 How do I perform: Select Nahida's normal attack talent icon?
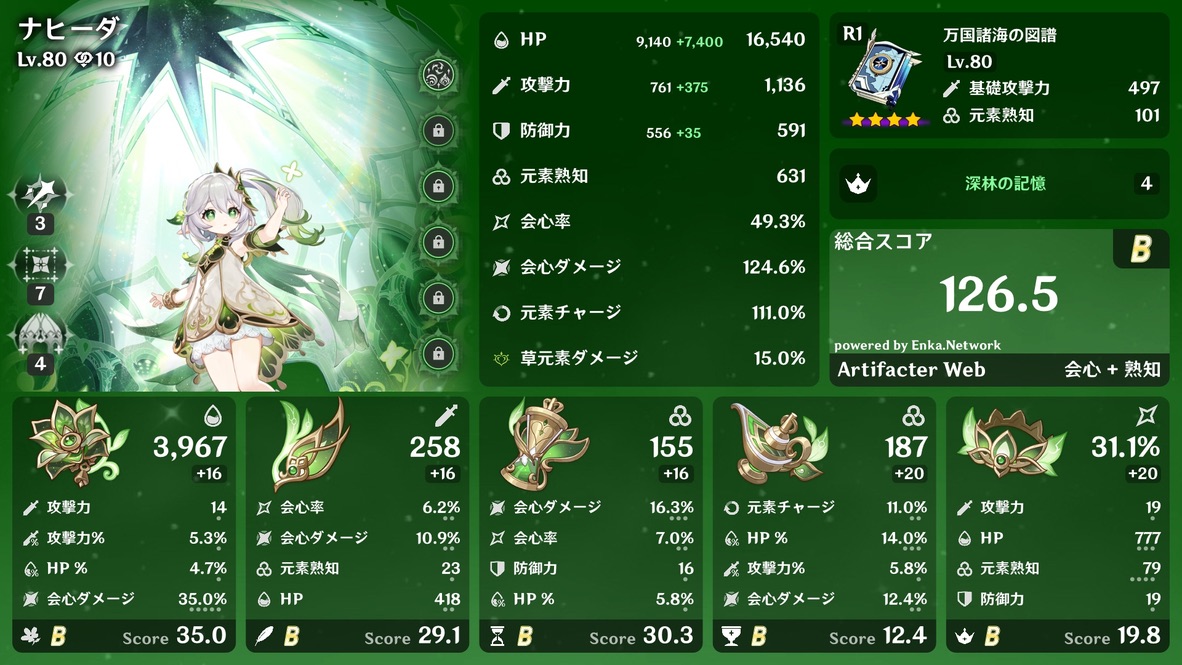click(40, 193)
